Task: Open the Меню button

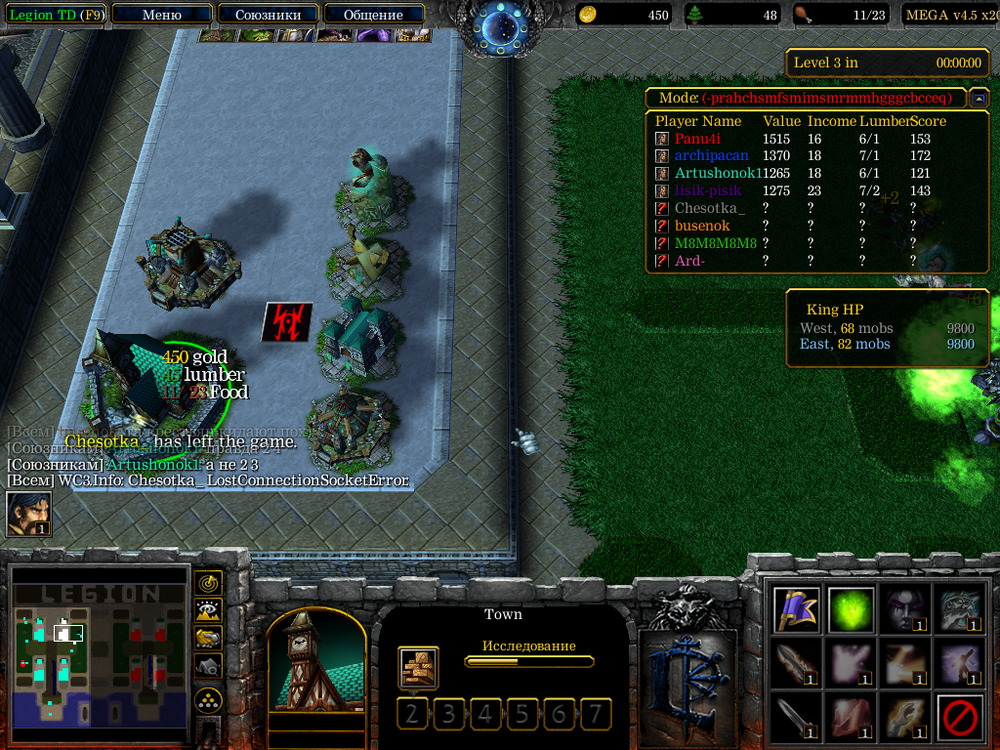Action: coord(162,14)
